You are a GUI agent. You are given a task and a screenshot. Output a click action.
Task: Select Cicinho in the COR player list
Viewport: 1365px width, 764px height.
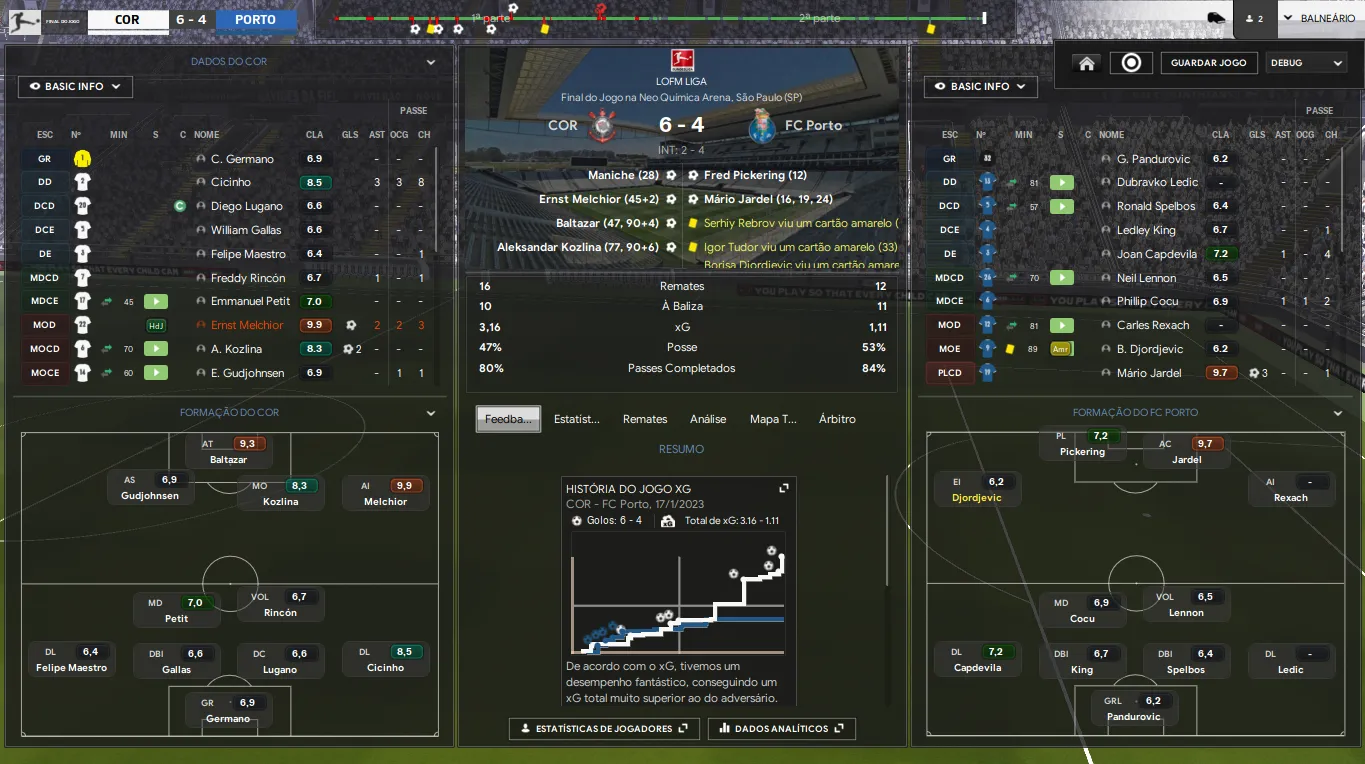click(231, 182)
